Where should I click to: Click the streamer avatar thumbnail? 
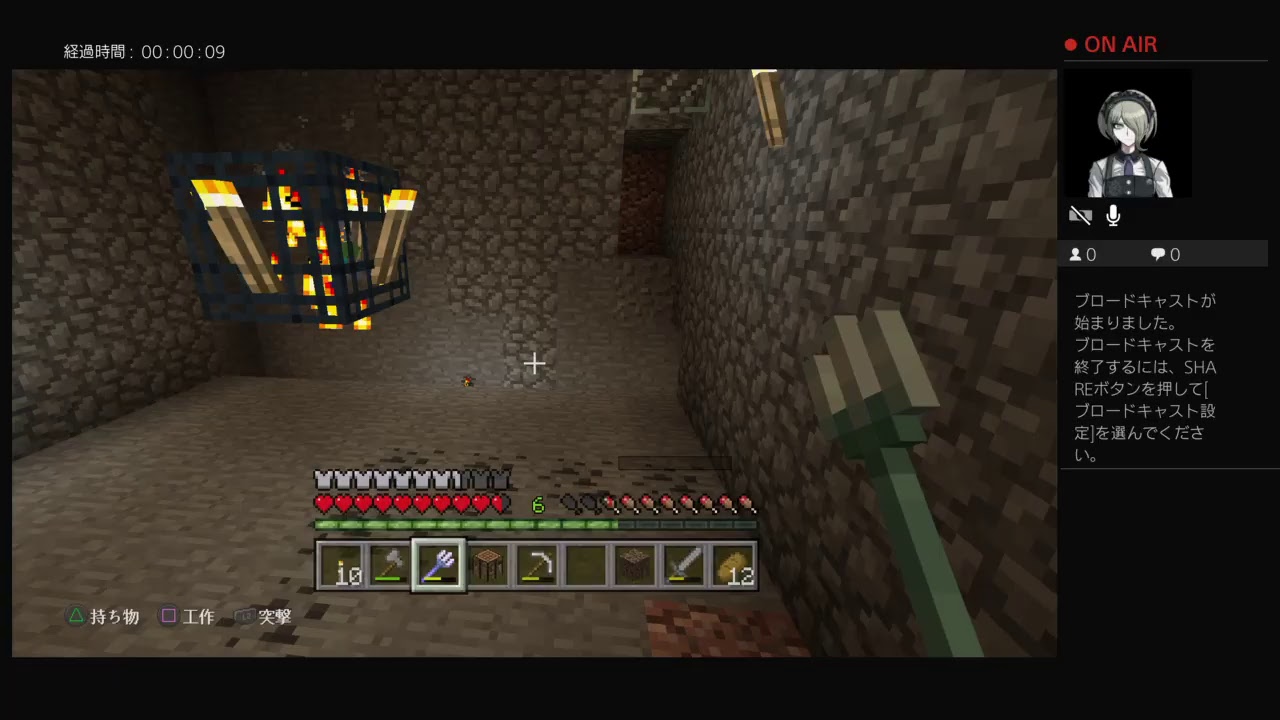[x=1128, y=134]
